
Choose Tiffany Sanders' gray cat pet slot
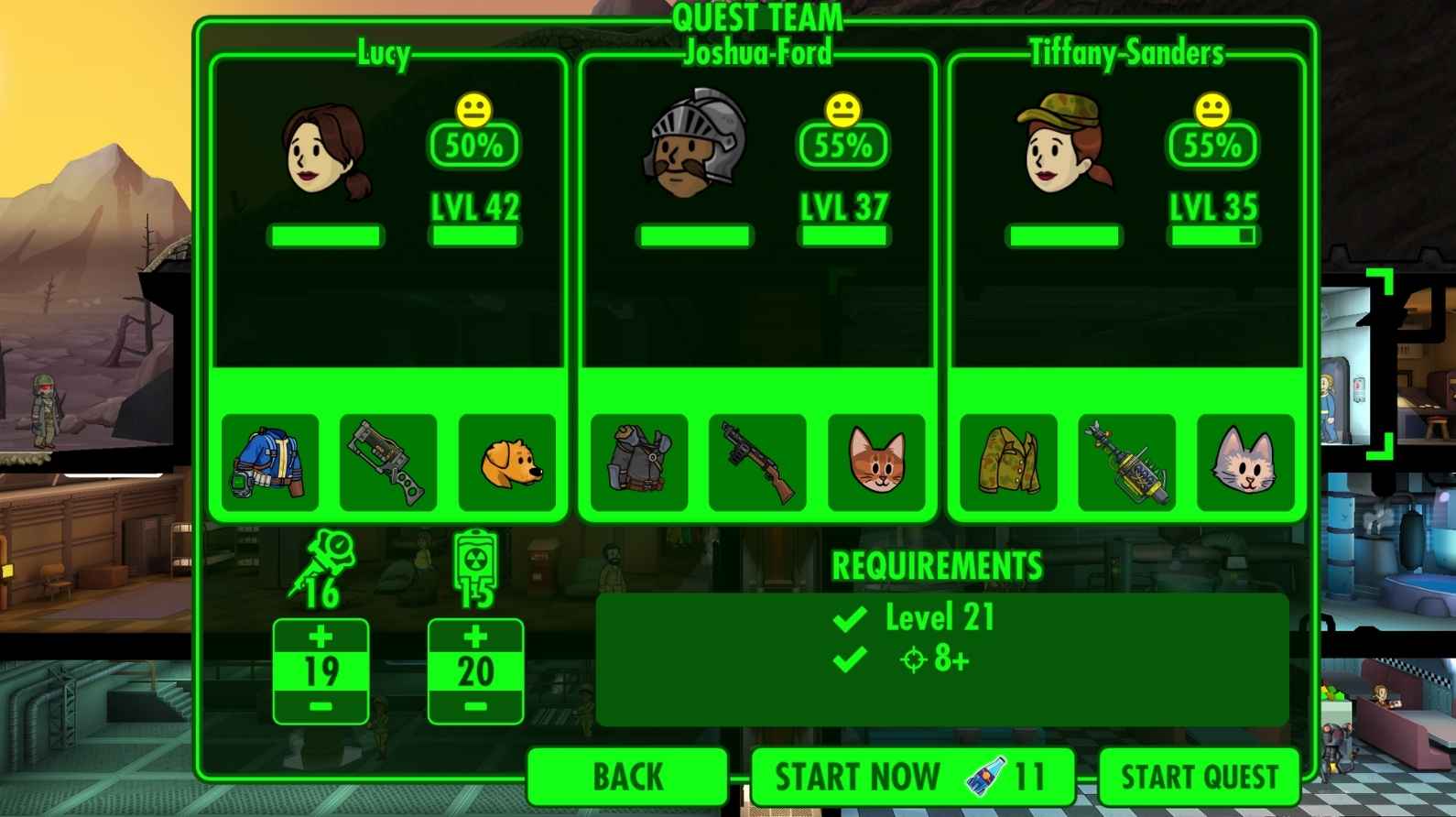tap(1245, 463)
